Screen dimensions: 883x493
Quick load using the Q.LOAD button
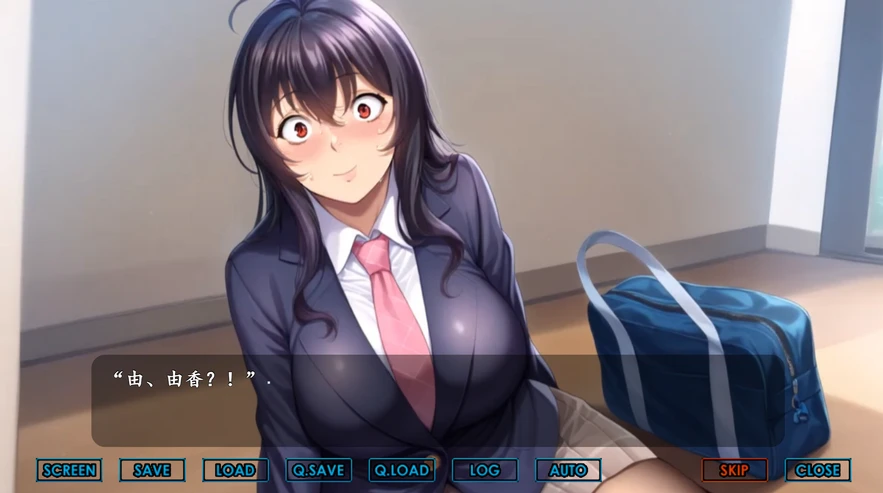[401, 470]
